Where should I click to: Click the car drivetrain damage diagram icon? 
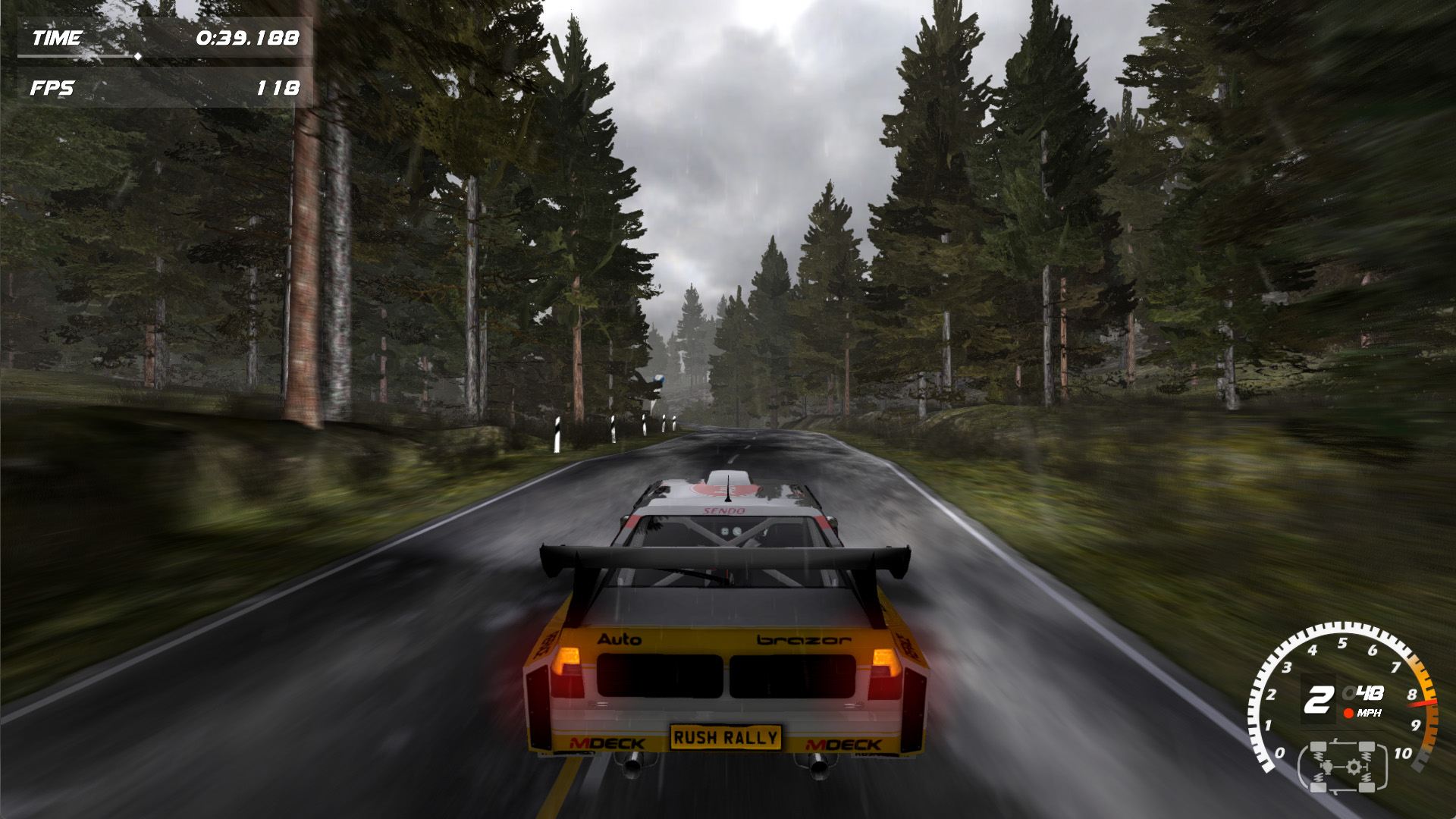pos(1342,767)
